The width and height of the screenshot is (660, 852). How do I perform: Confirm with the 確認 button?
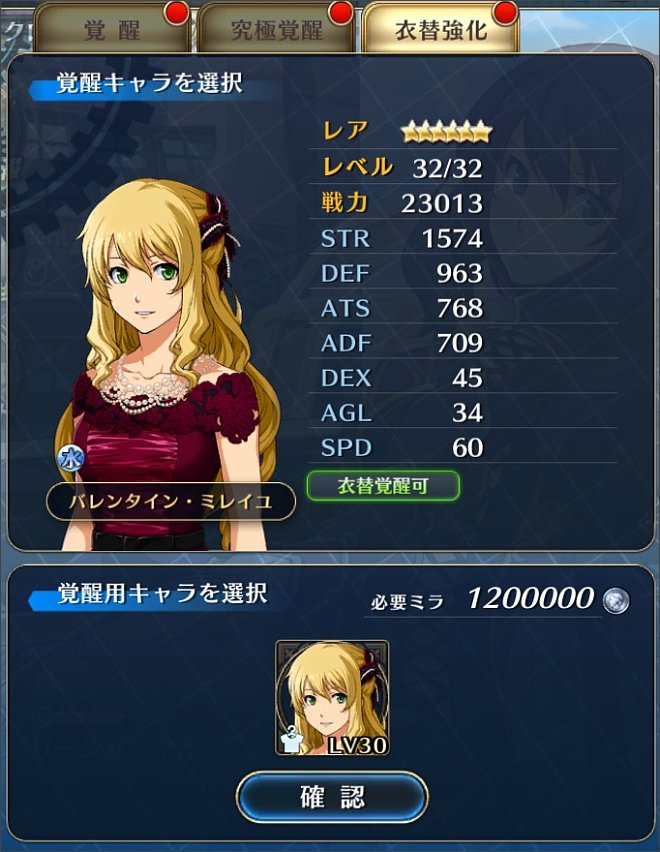332,797
